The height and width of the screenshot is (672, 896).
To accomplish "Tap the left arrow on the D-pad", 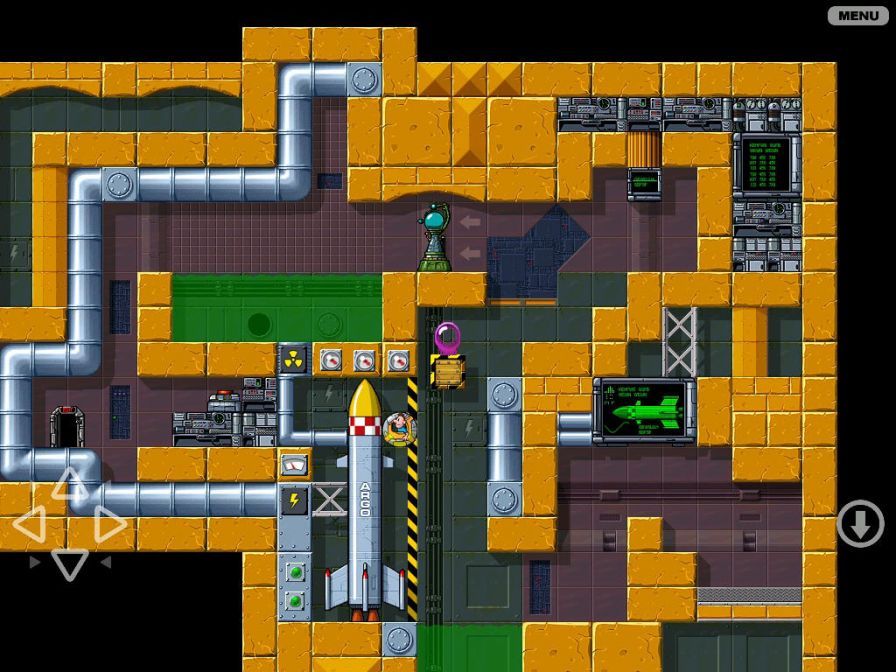I will coord(29,524).
